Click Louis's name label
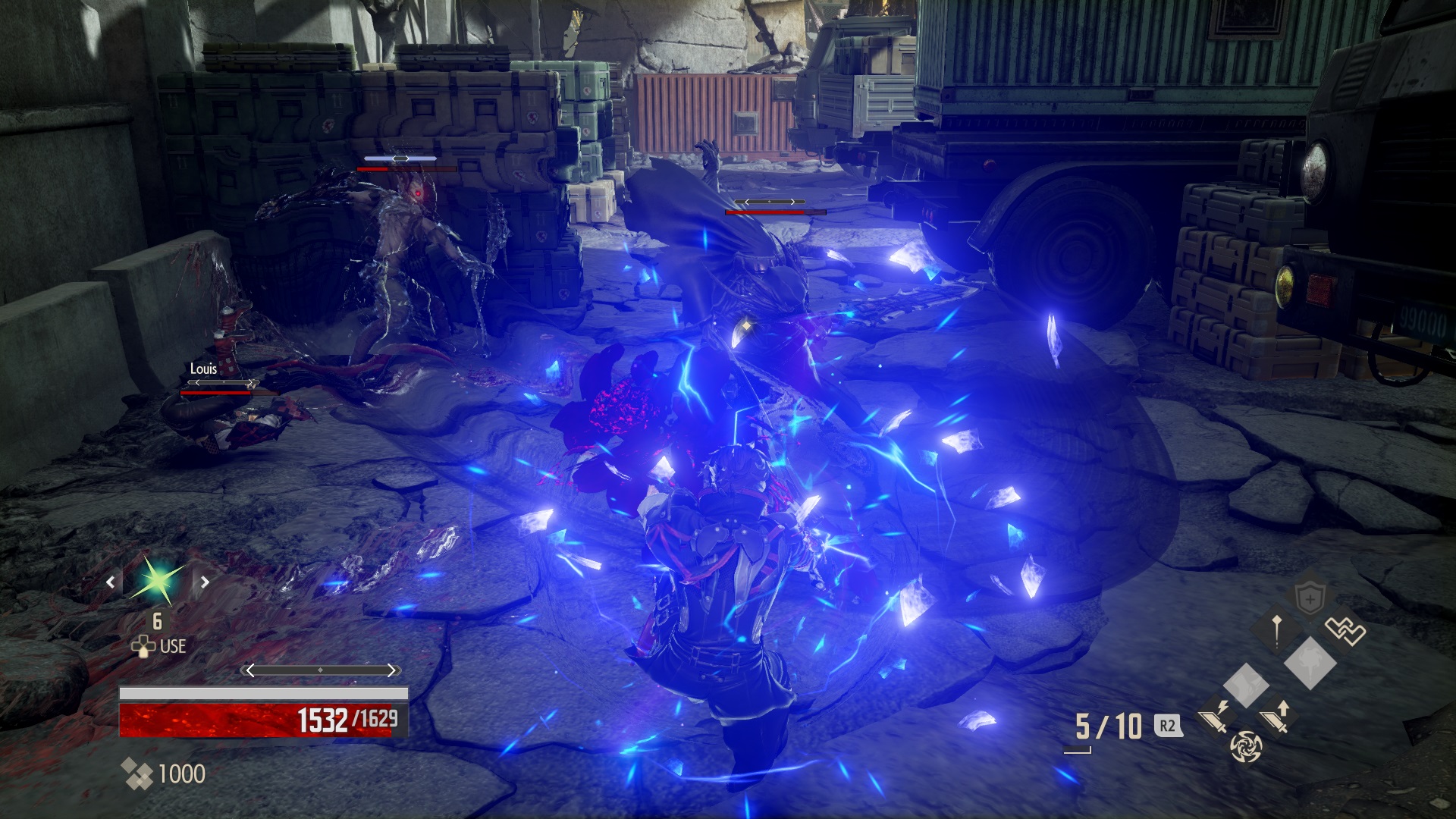1456x819 pixels. pos(202,369)
